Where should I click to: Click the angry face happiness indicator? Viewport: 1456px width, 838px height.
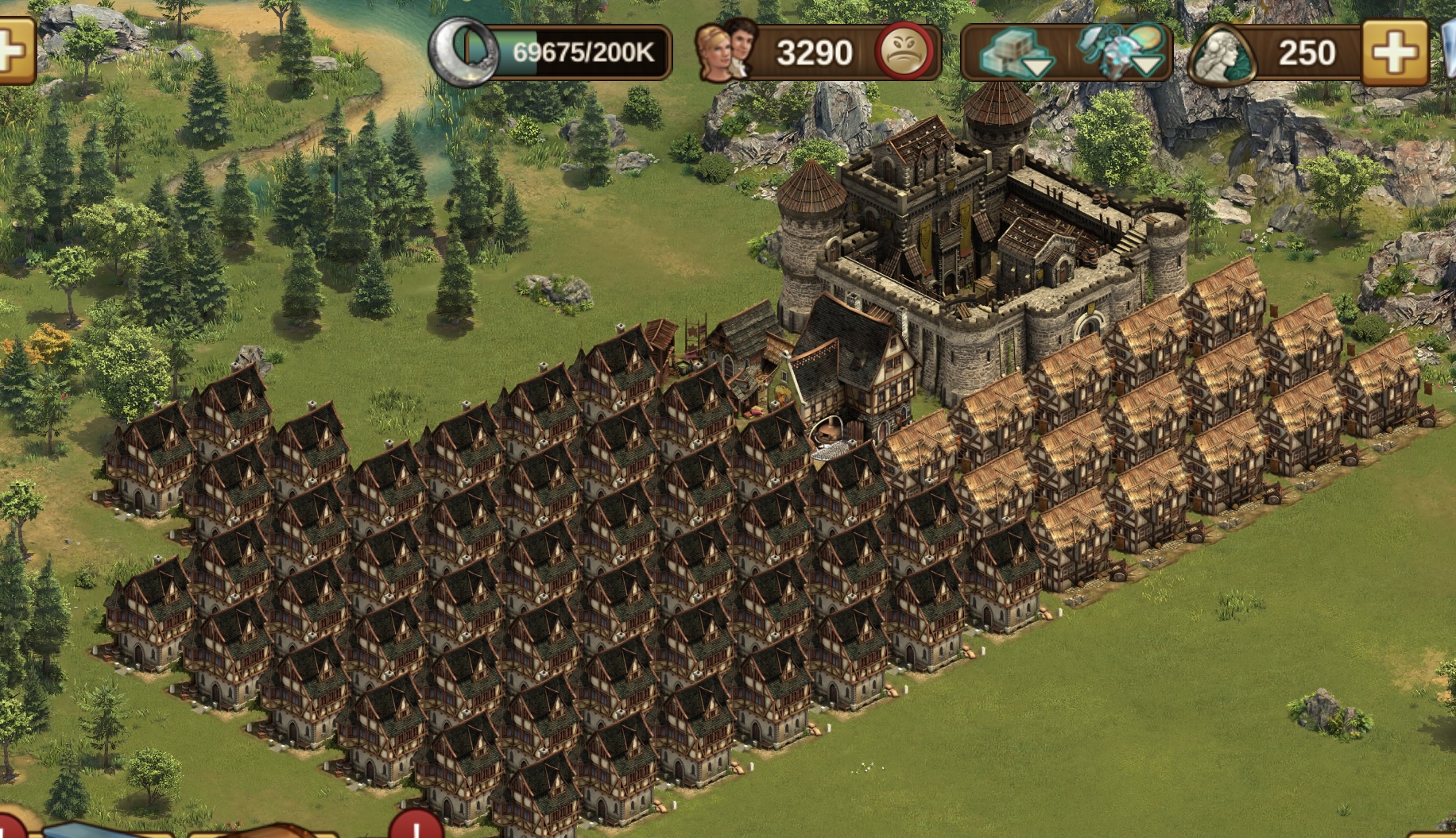pyautogui.click(x=904, y=52)
